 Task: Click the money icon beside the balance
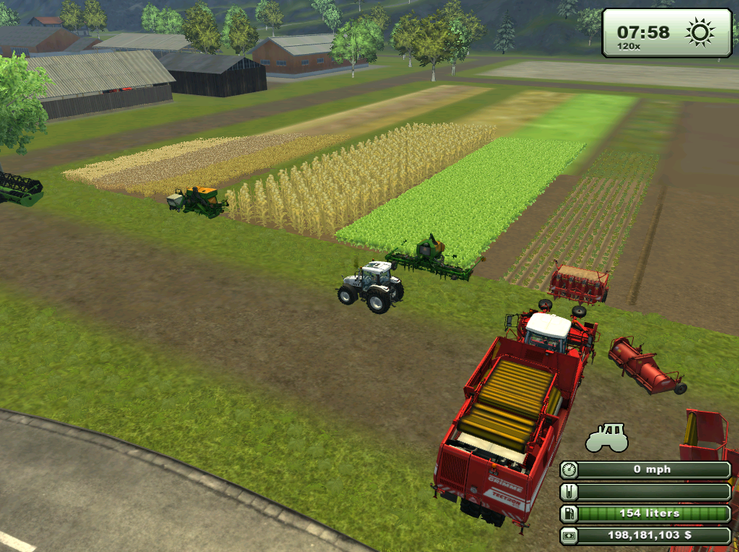click(569, 535)
